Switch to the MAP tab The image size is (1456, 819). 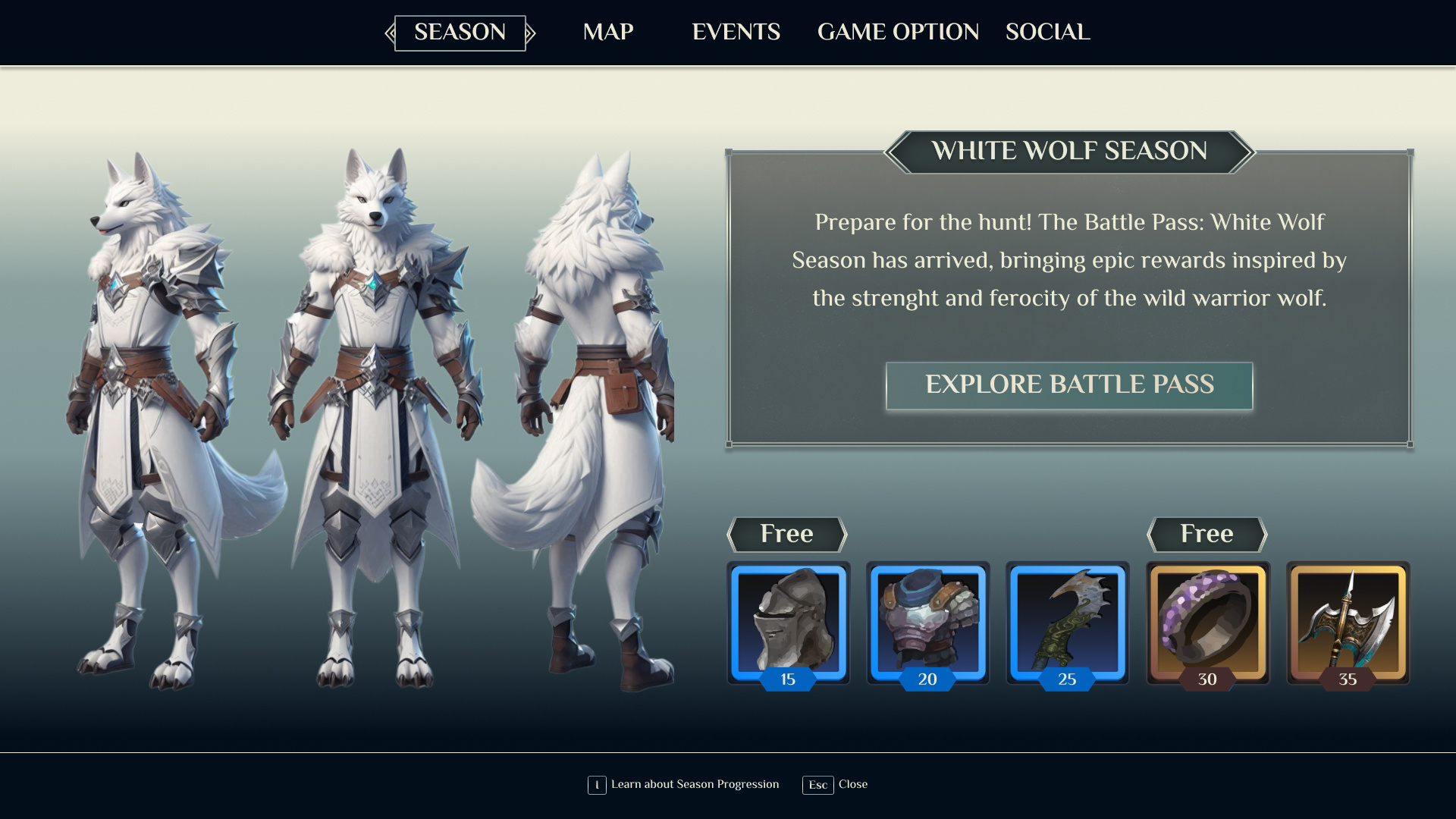click(x=607, y=32)
